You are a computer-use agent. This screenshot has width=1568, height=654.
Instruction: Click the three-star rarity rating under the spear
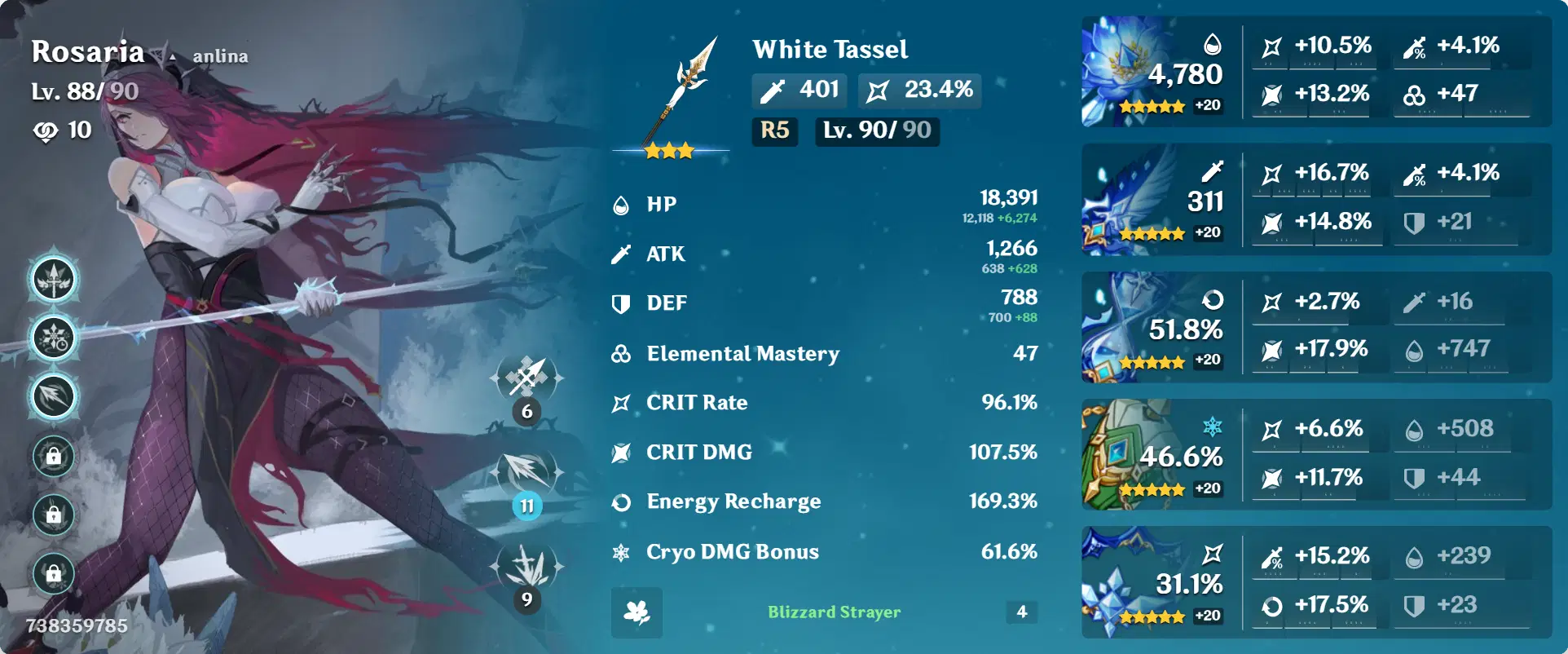(x=668, y=149)
